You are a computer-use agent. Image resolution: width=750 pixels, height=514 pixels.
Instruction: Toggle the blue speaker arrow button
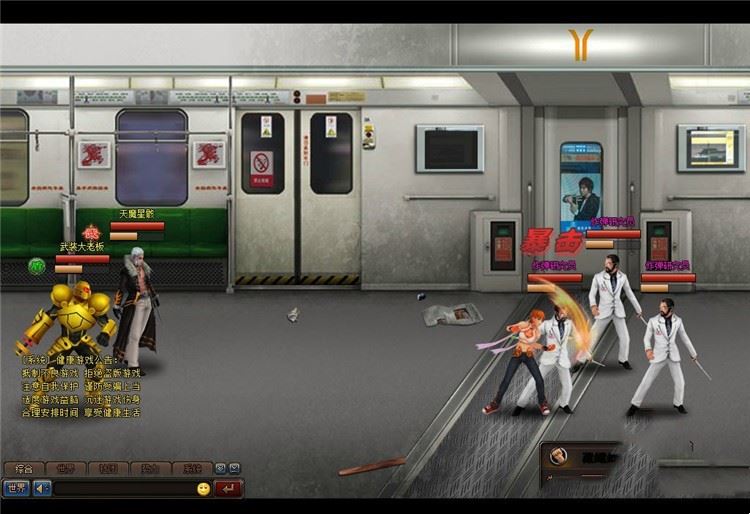tap(42, 488)
